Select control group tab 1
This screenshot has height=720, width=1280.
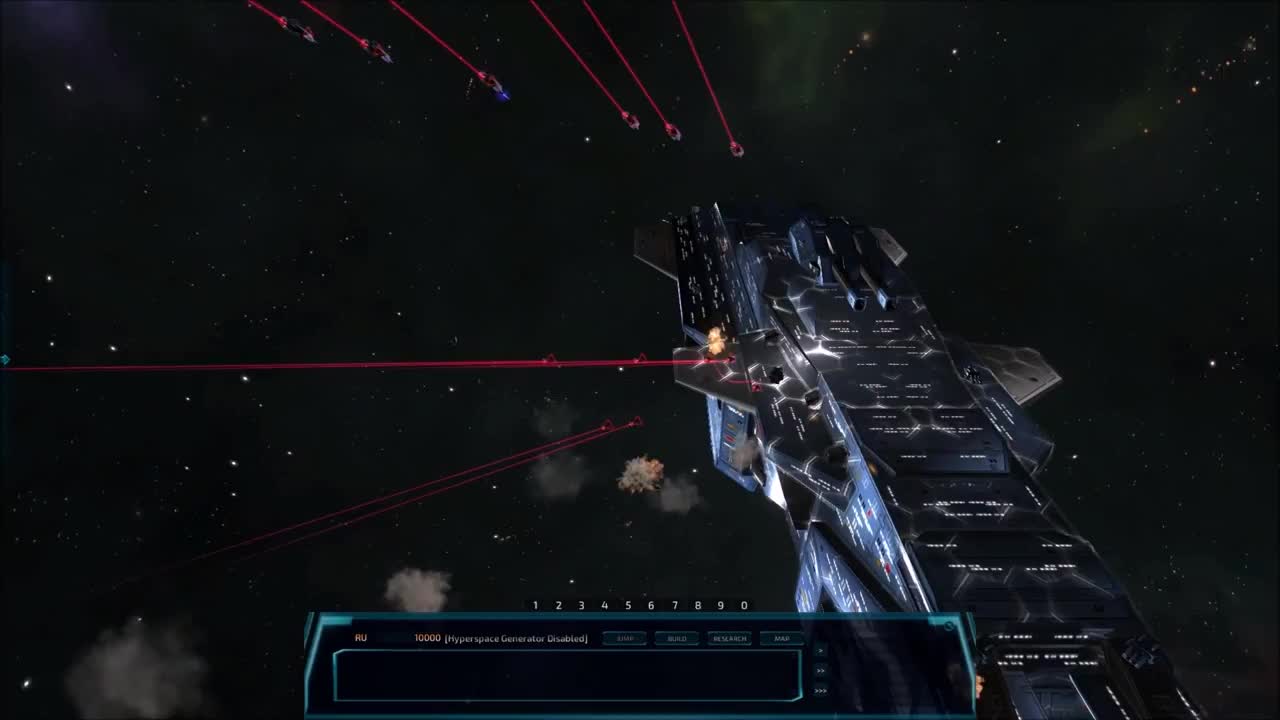pos(535,604)
